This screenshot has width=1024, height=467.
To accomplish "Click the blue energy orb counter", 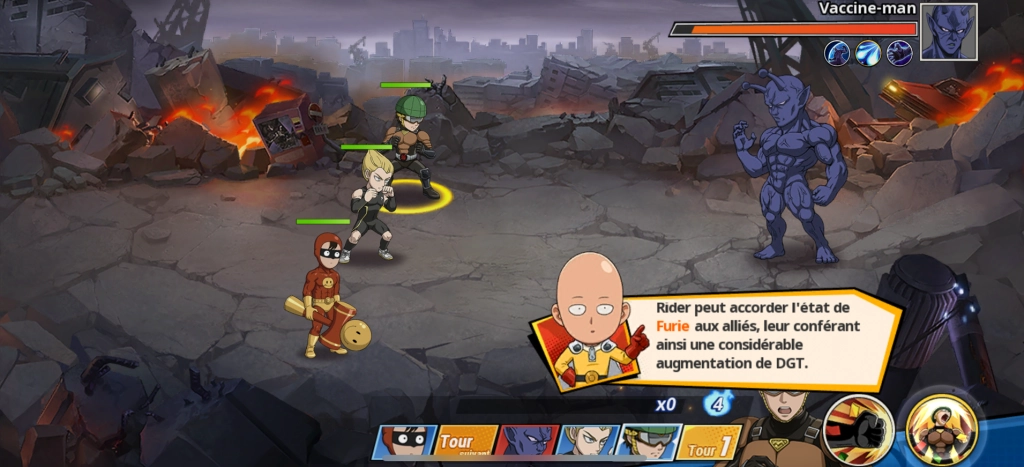I will click(716, 404).
